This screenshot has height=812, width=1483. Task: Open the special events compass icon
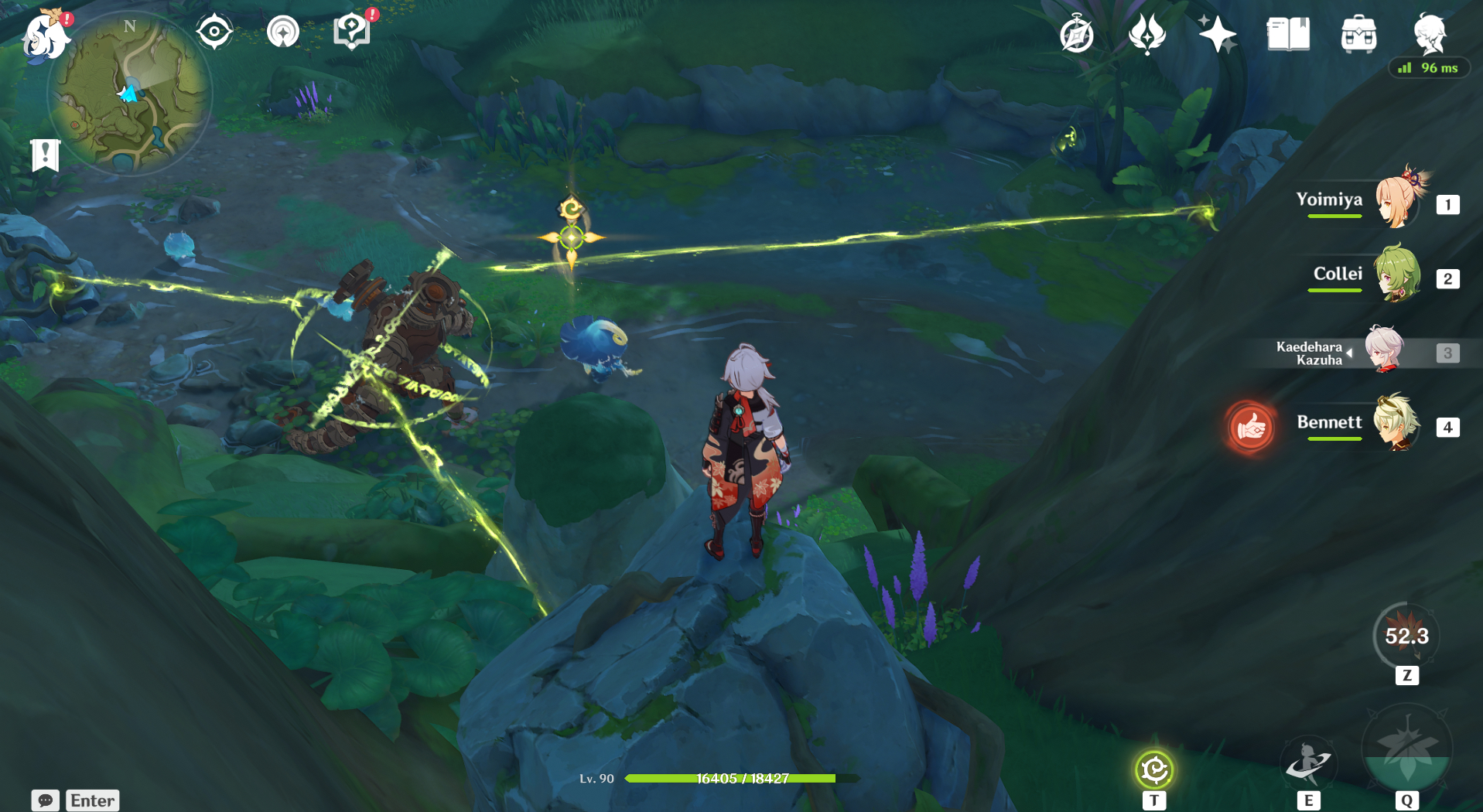1075,34
